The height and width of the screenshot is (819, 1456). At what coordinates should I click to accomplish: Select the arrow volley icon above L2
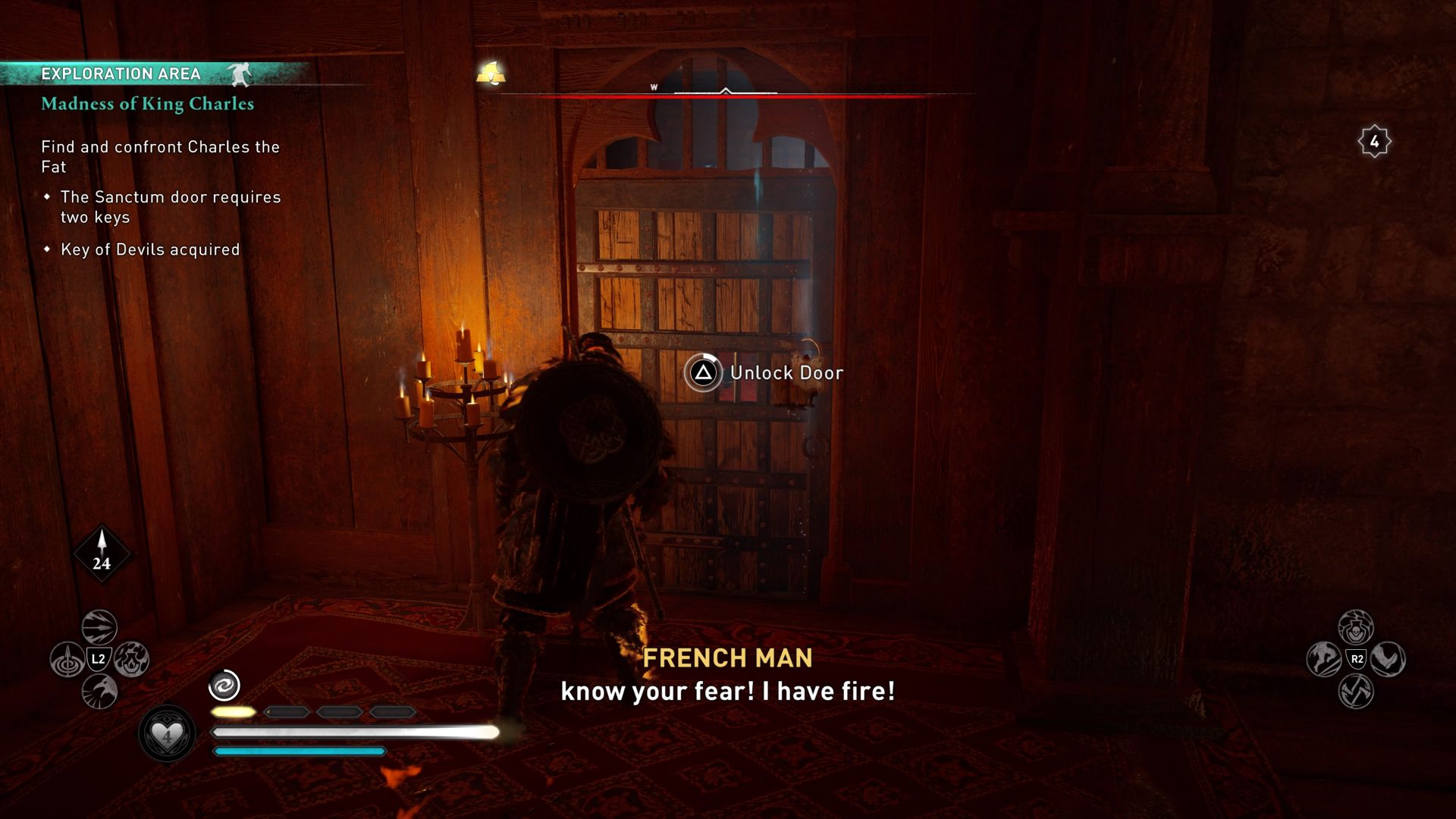(98, 627)
